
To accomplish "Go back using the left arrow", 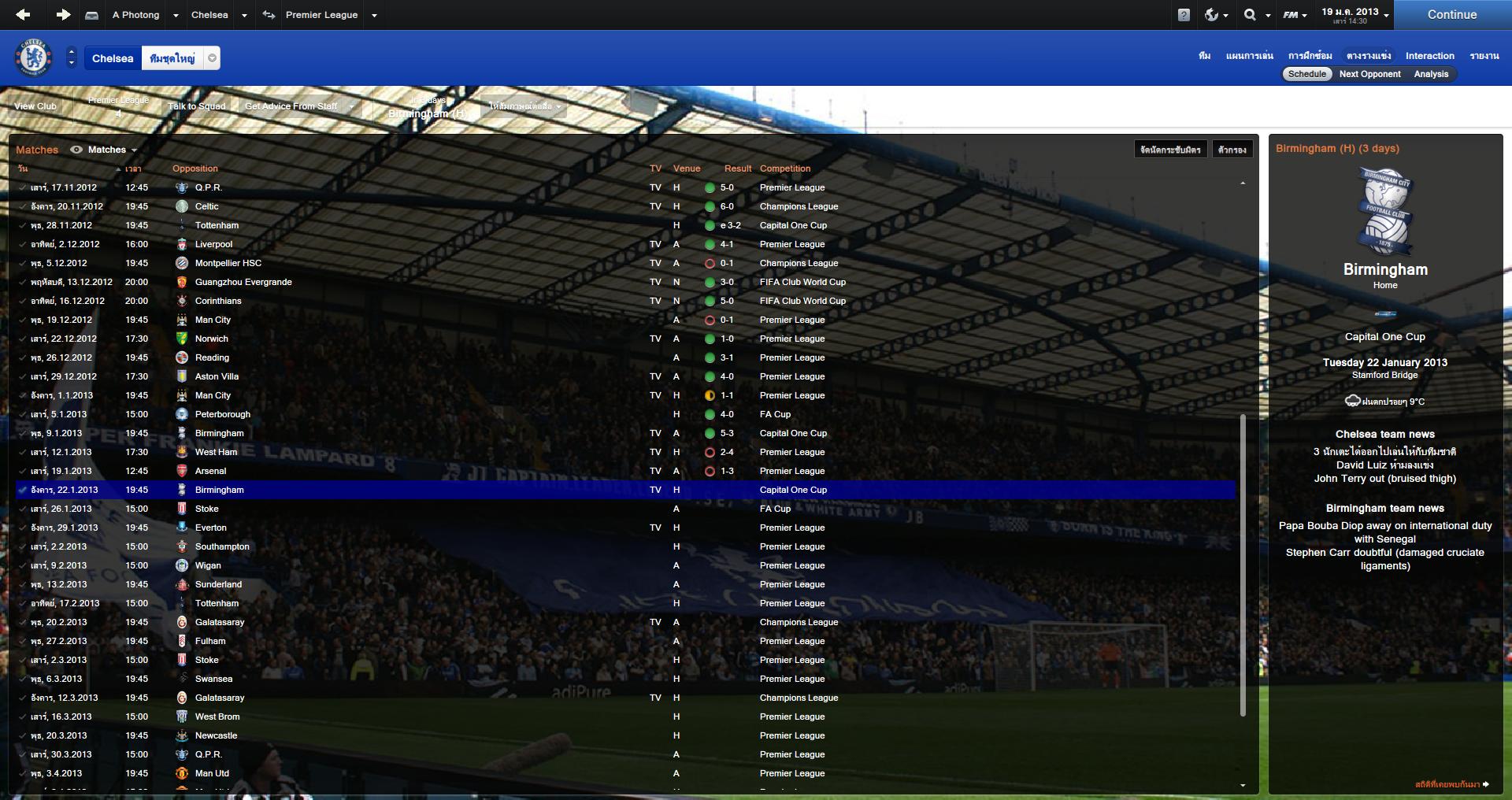I will coord(23,14).
